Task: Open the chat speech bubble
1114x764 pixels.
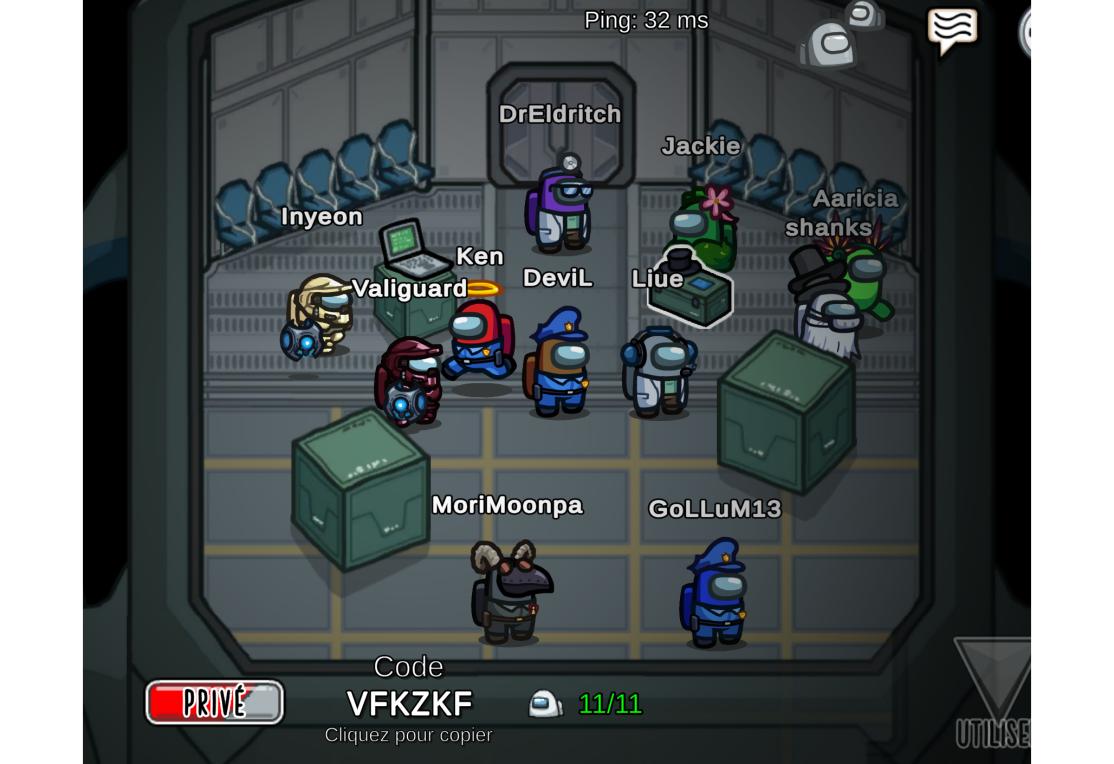Action: [951, 31]
